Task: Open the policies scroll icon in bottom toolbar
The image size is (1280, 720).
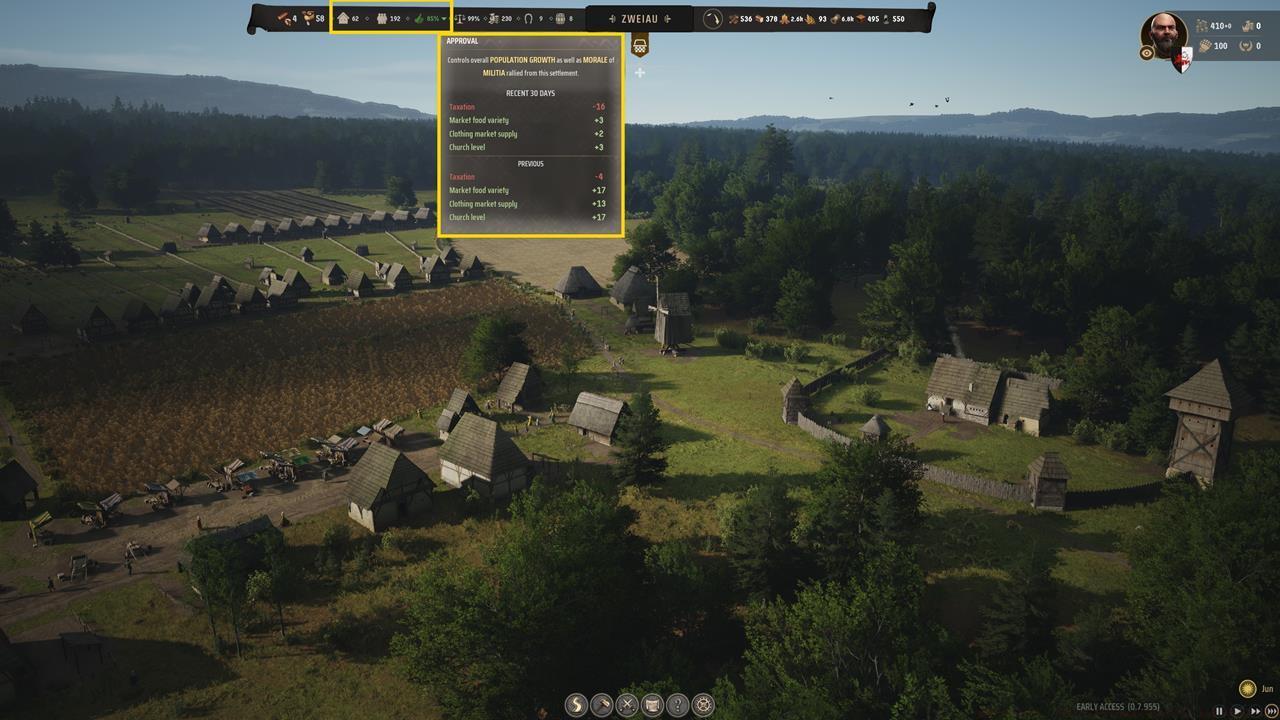Action: click(650, 705)
